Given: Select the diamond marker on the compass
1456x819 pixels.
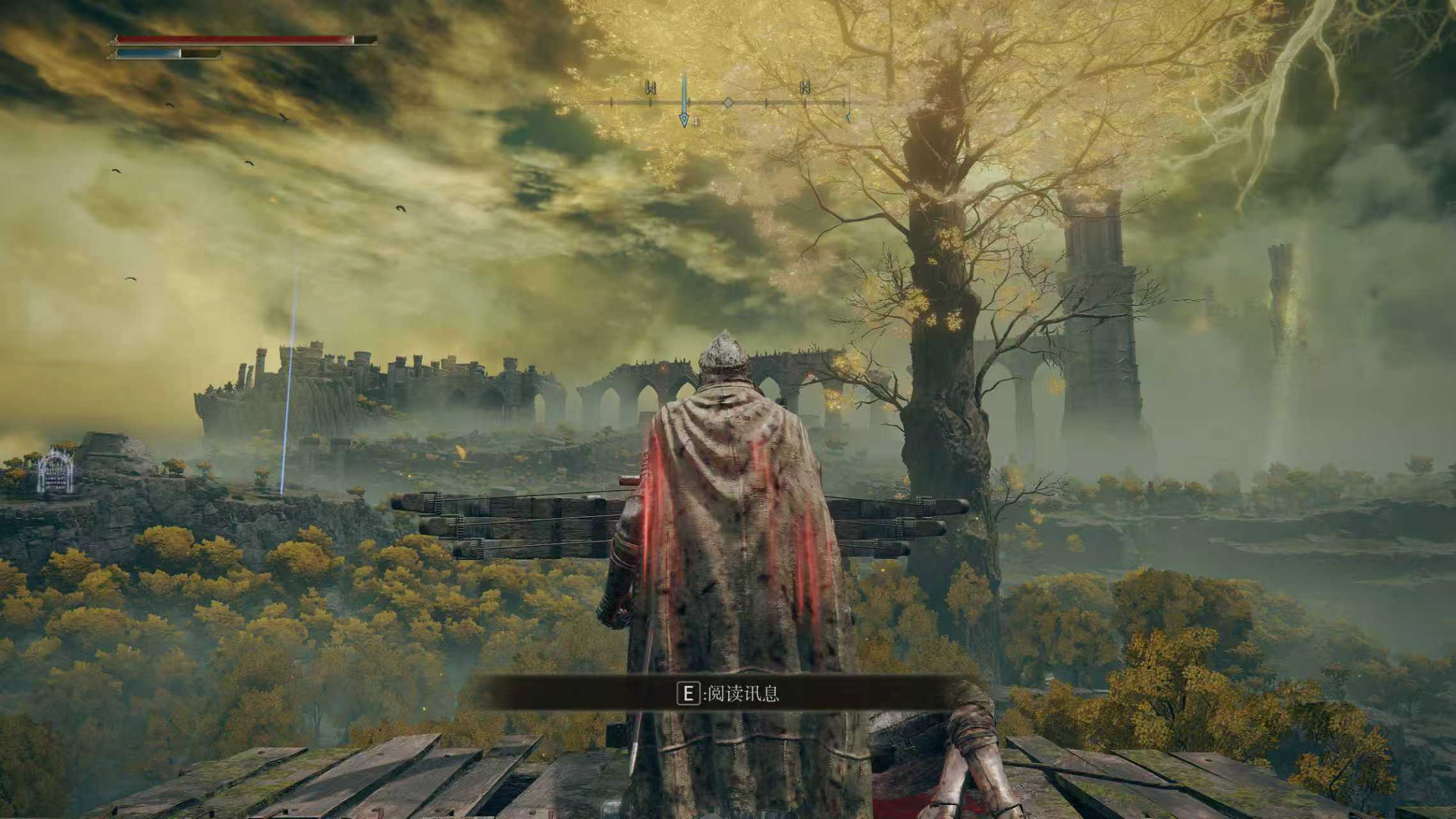Looking at the screenshot, I should (x=728, y=102).
